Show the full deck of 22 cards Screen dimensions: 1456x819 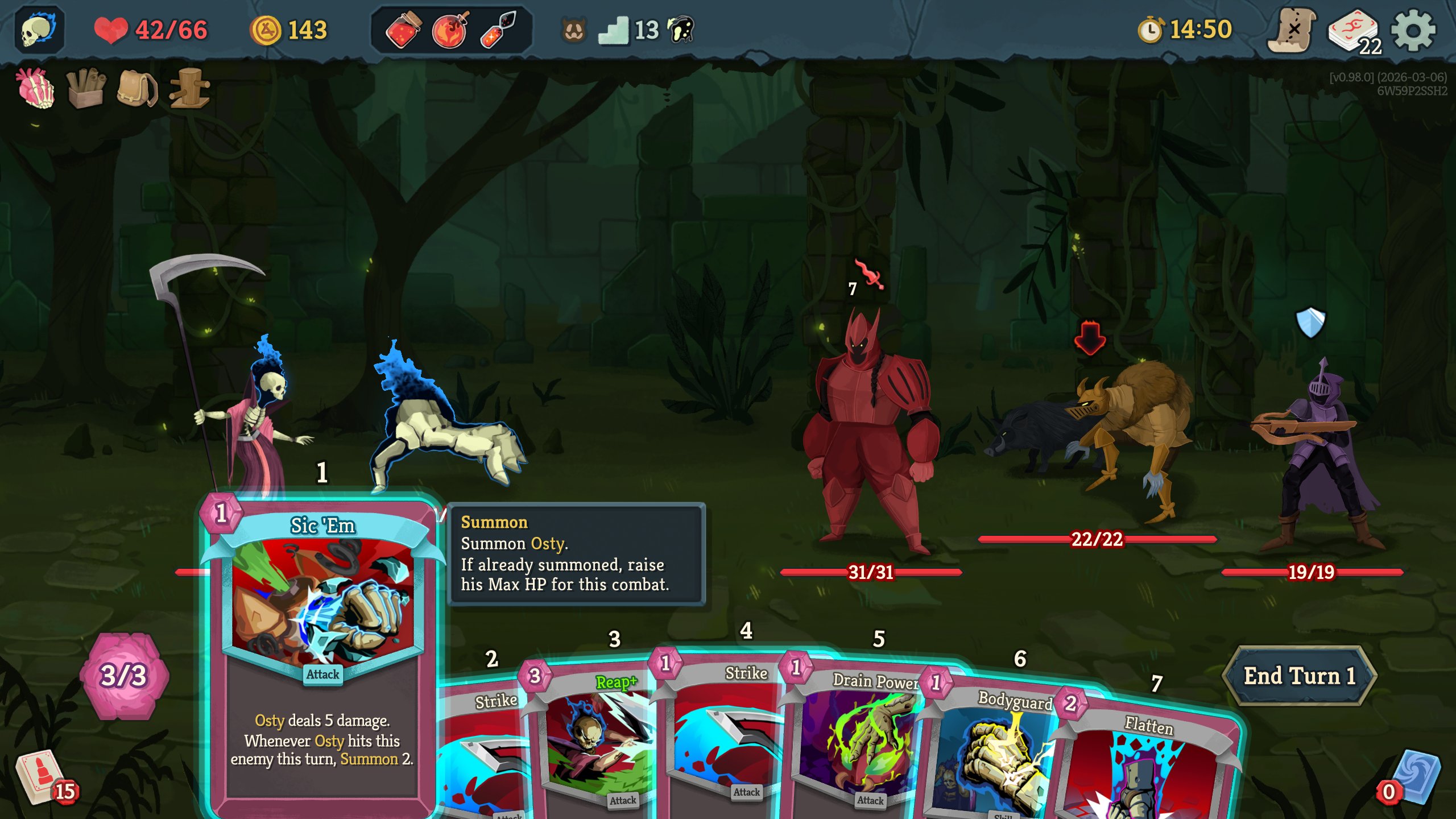1354,32
